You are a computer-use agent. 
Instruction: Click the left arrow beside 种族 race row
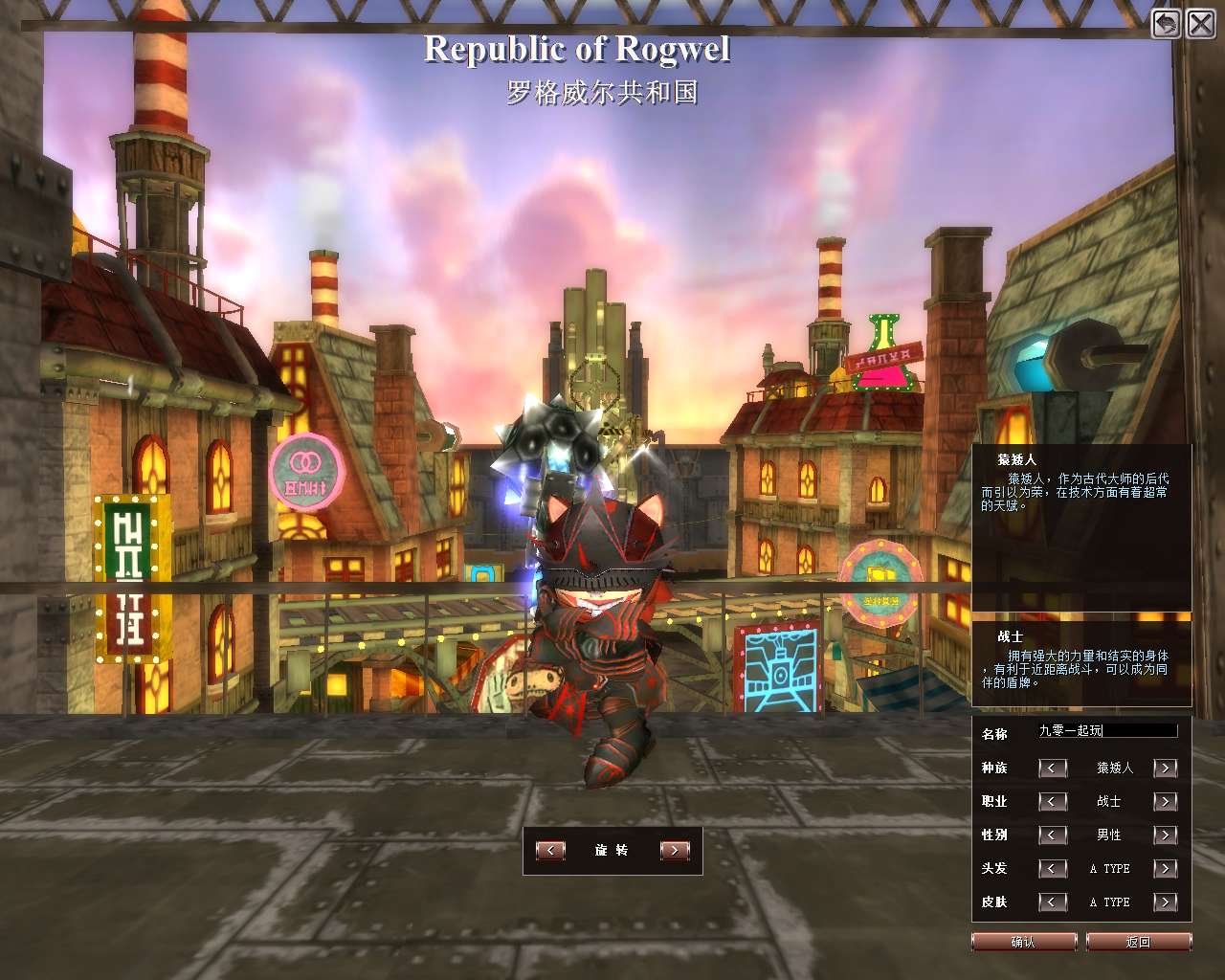(x=1053, y=768)
